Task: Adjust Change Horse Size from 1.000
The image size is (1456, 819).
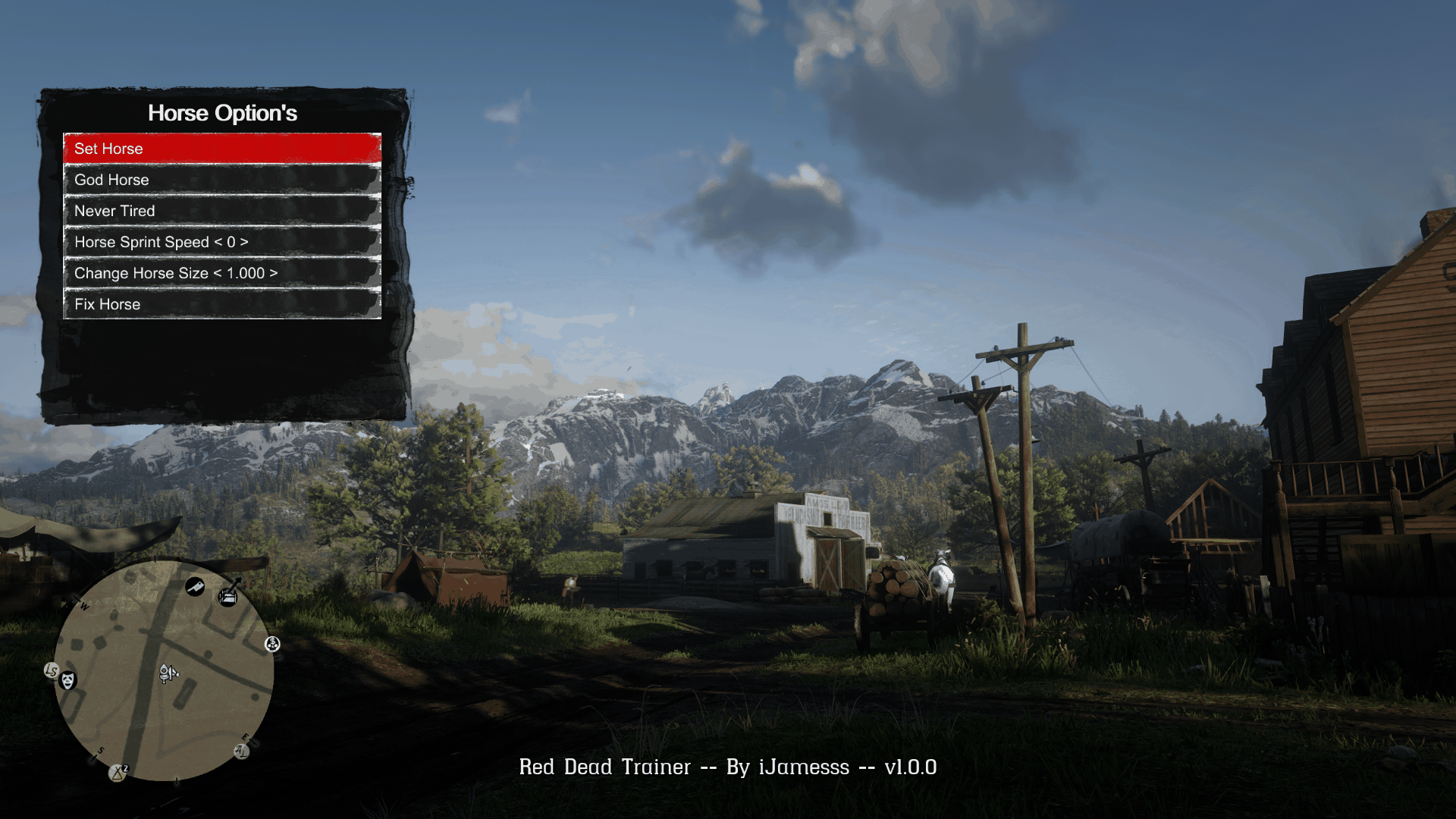Action: coord(220,273)
